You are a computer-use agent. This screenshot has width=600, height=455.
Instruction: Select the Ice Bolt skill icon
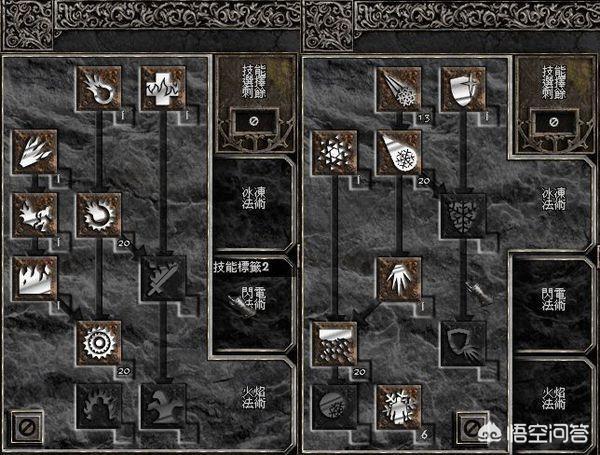399,88
